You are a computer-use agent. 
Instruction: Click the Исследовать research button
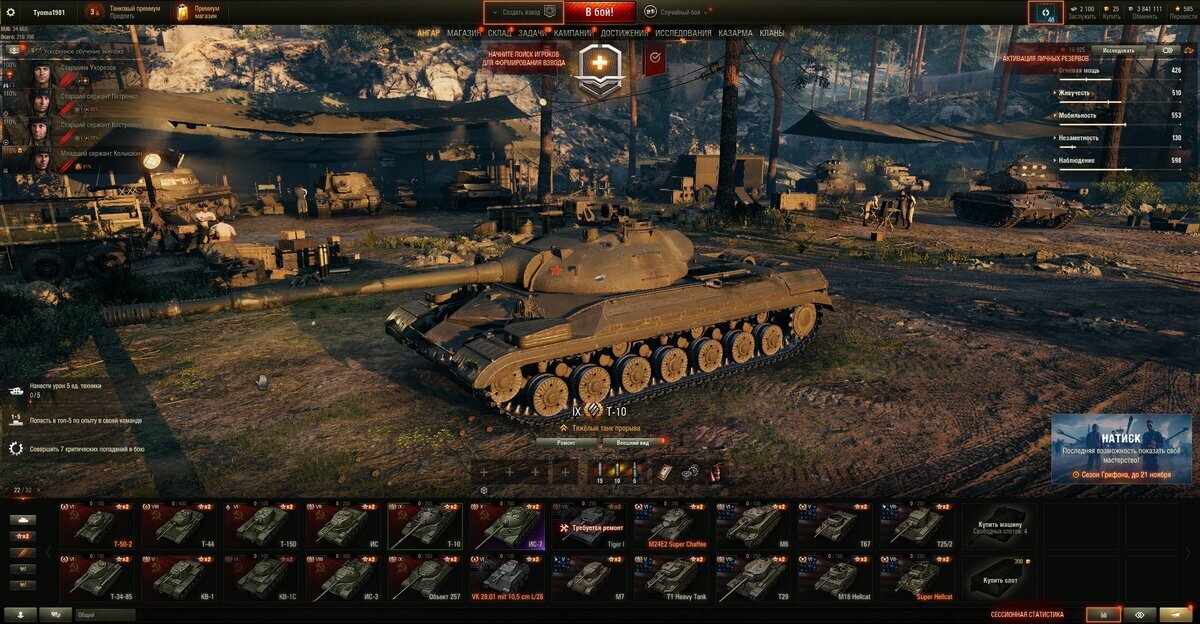(x=1118, y=49)
